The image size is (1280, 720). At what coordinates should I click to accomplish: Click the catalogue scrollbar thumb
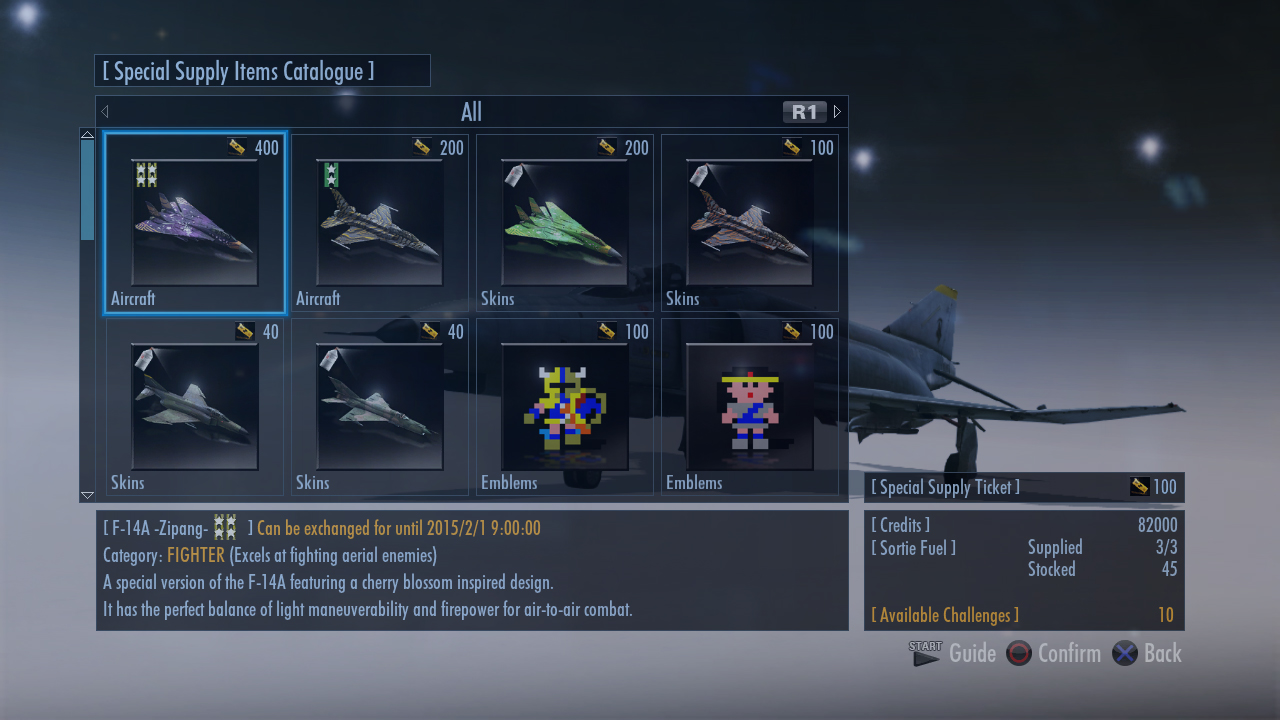(87, 190)
